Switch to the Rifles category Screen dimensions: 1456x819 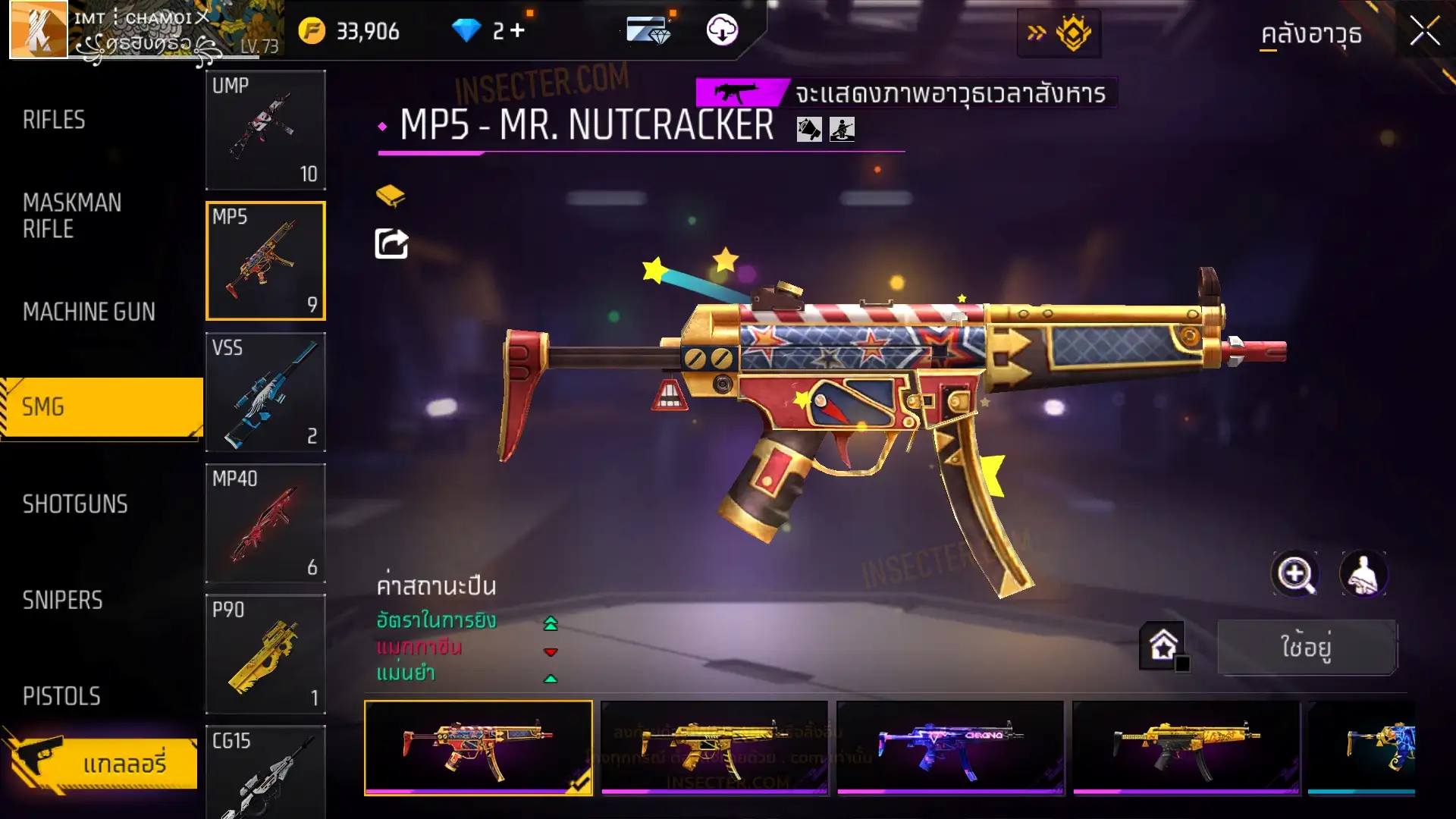(x=54, y=120)
